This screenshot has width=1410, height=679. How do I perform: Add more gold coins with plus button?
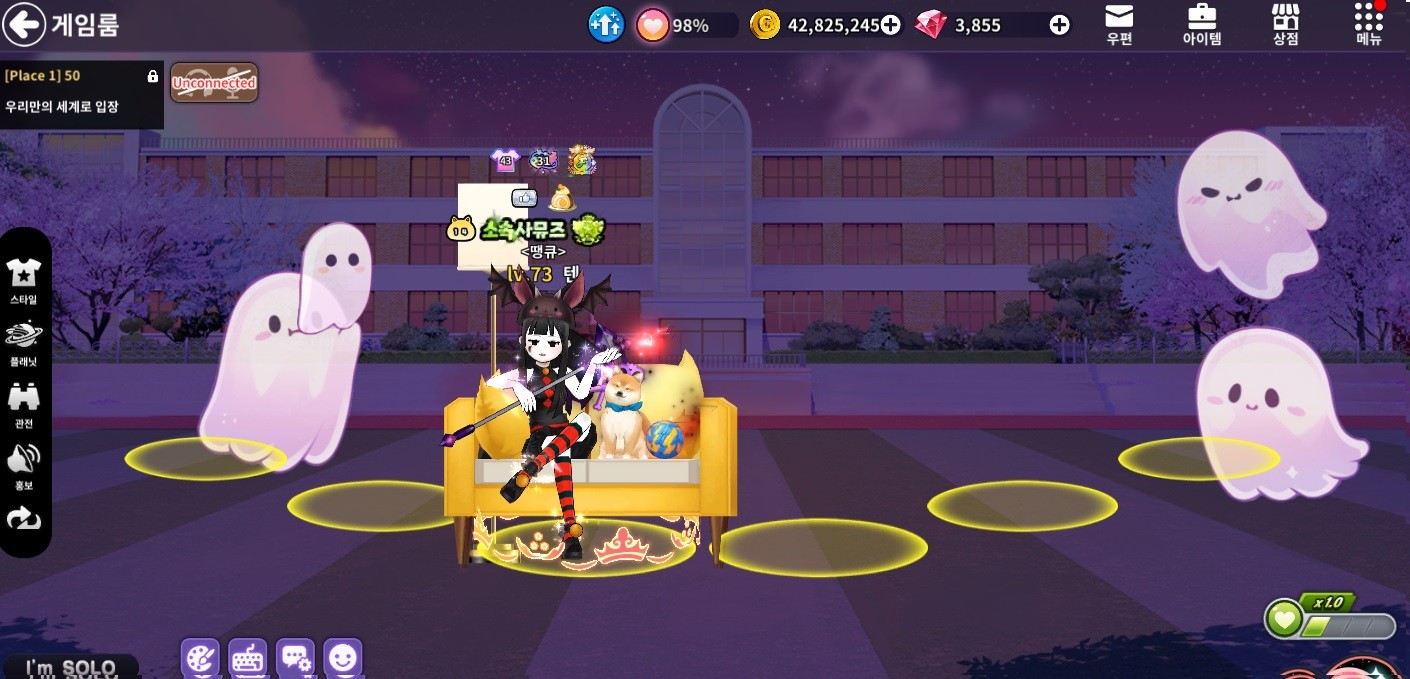click(890, 26)
